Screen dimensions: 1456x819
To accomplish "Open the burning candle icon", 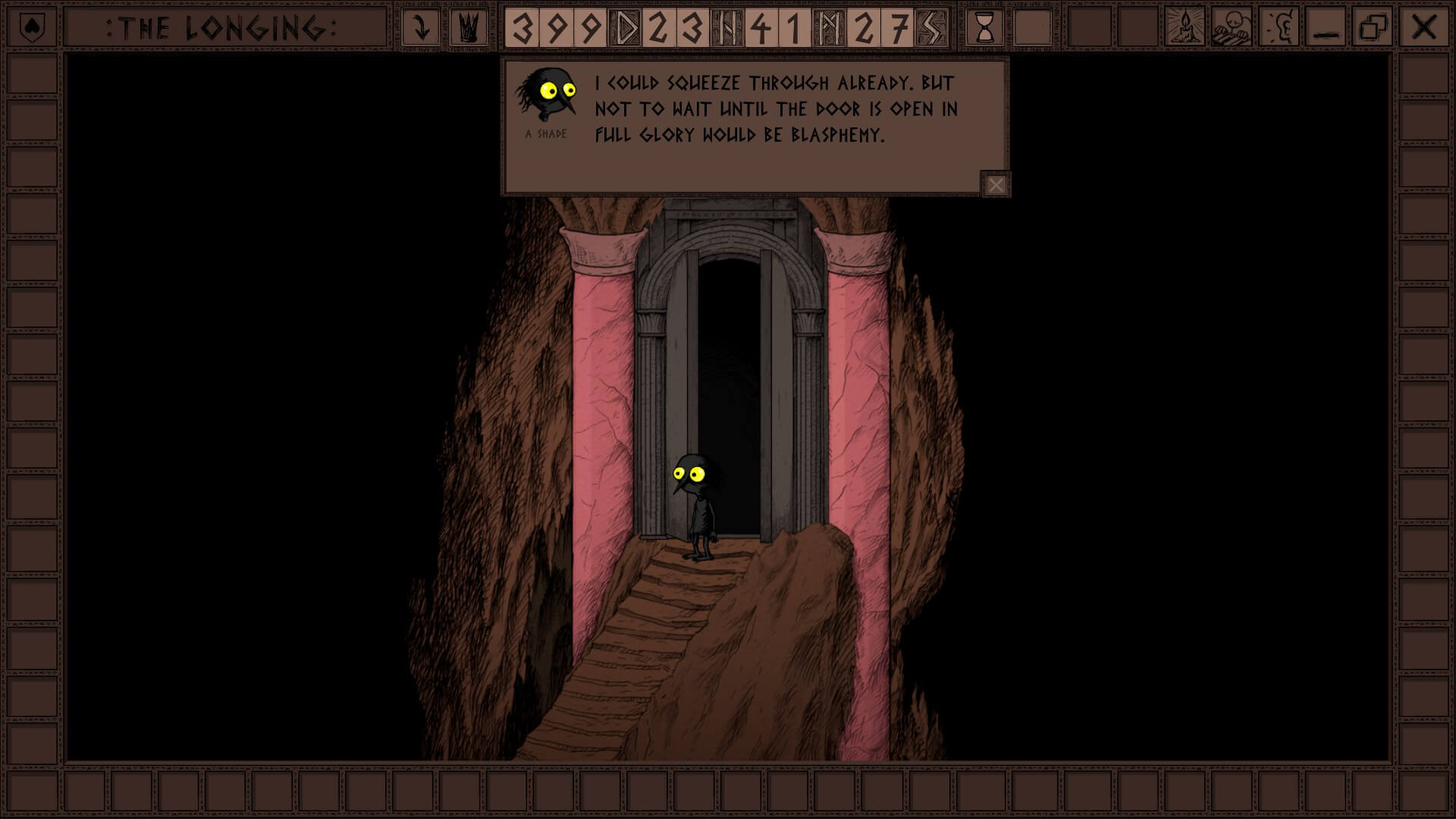I will pos(1184,28).
